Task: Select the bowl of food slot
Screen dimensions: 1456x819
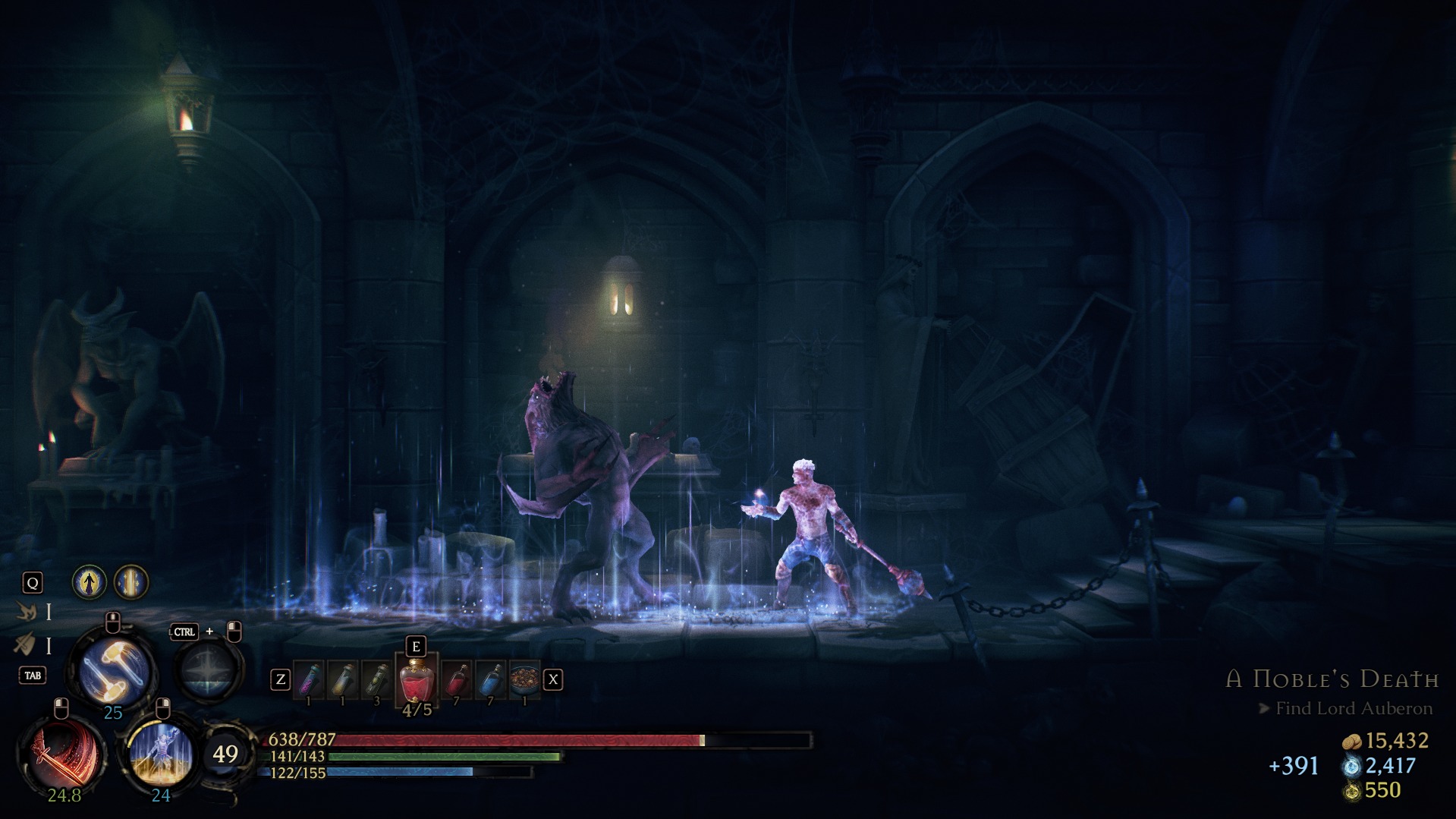Action: pyautogui.click(x=524, y=679)
